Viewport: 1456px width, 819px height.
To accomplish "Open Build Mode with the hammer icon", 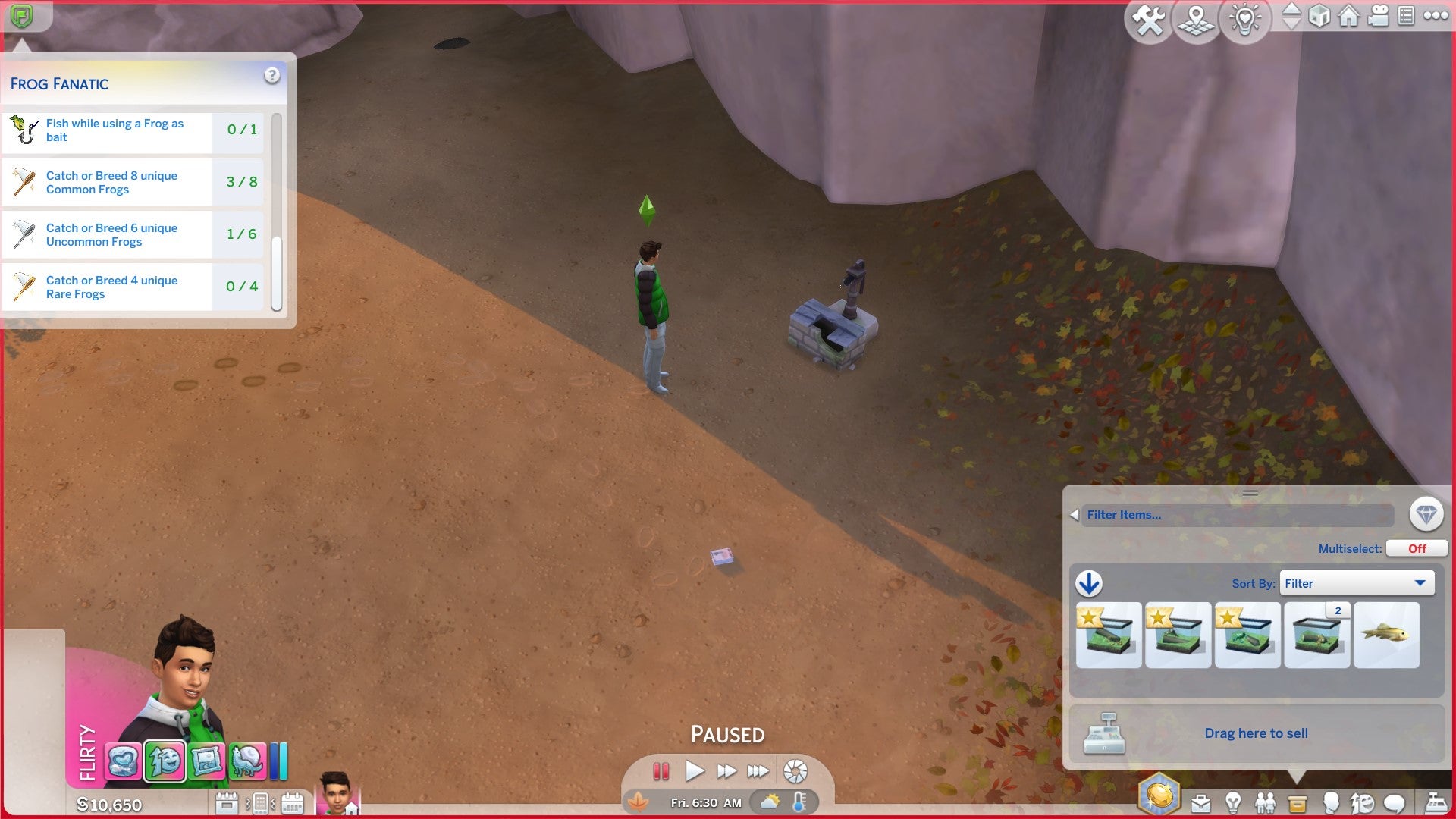I will 1148,20.
